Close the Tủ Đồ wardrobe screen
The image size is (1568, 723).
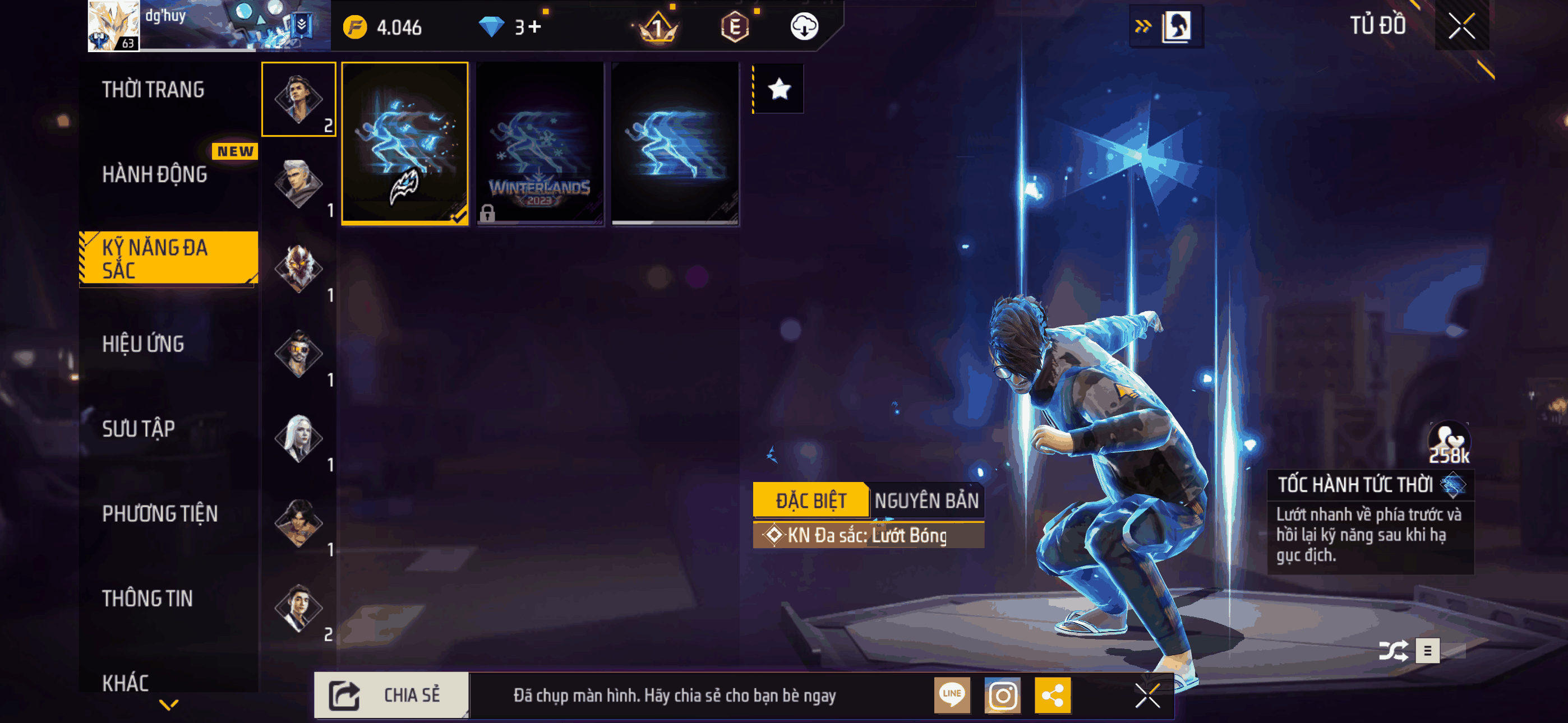click(1461, 26)
